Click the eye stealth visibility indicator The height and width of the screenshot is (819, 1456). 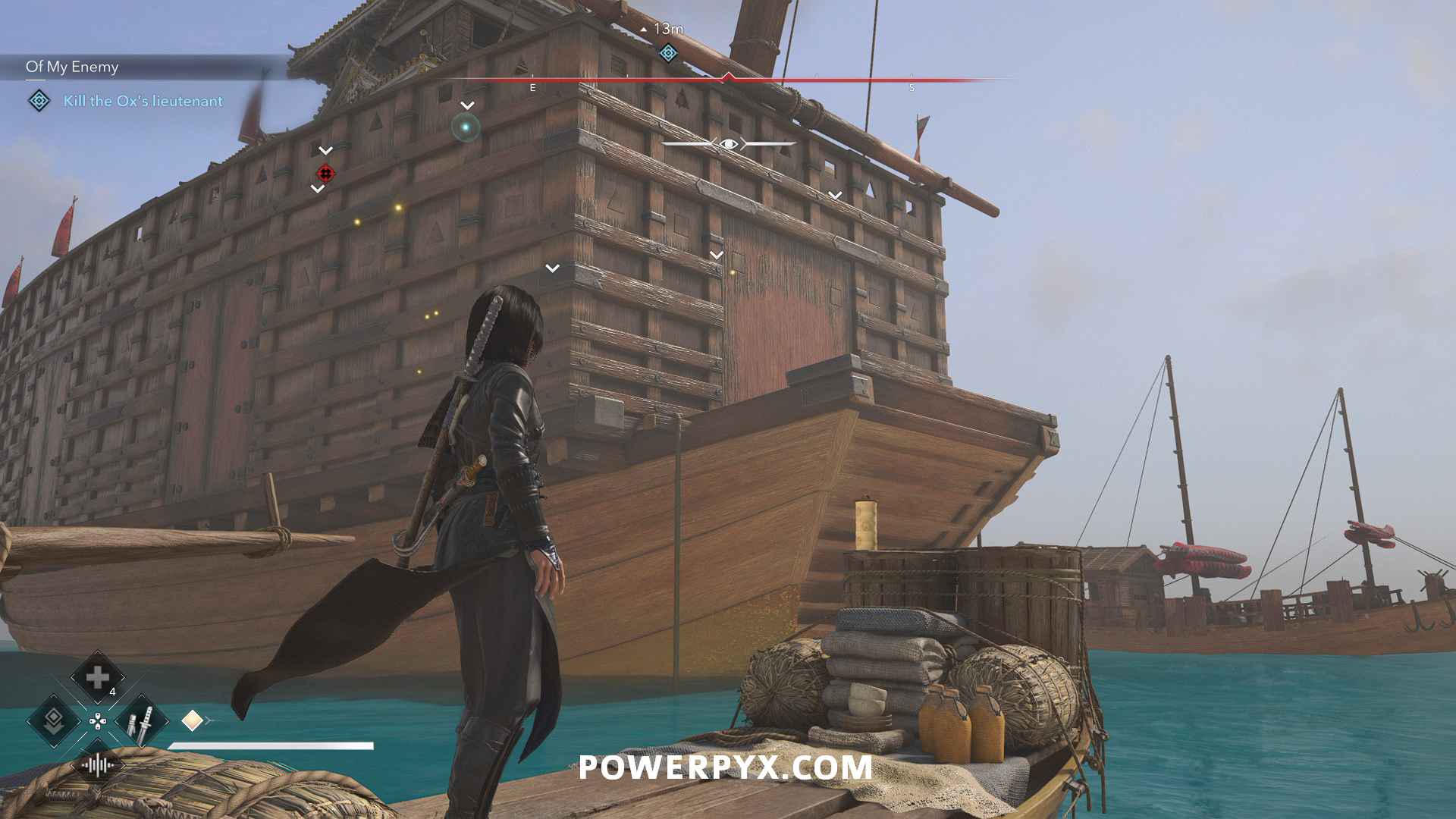point(729,143)
